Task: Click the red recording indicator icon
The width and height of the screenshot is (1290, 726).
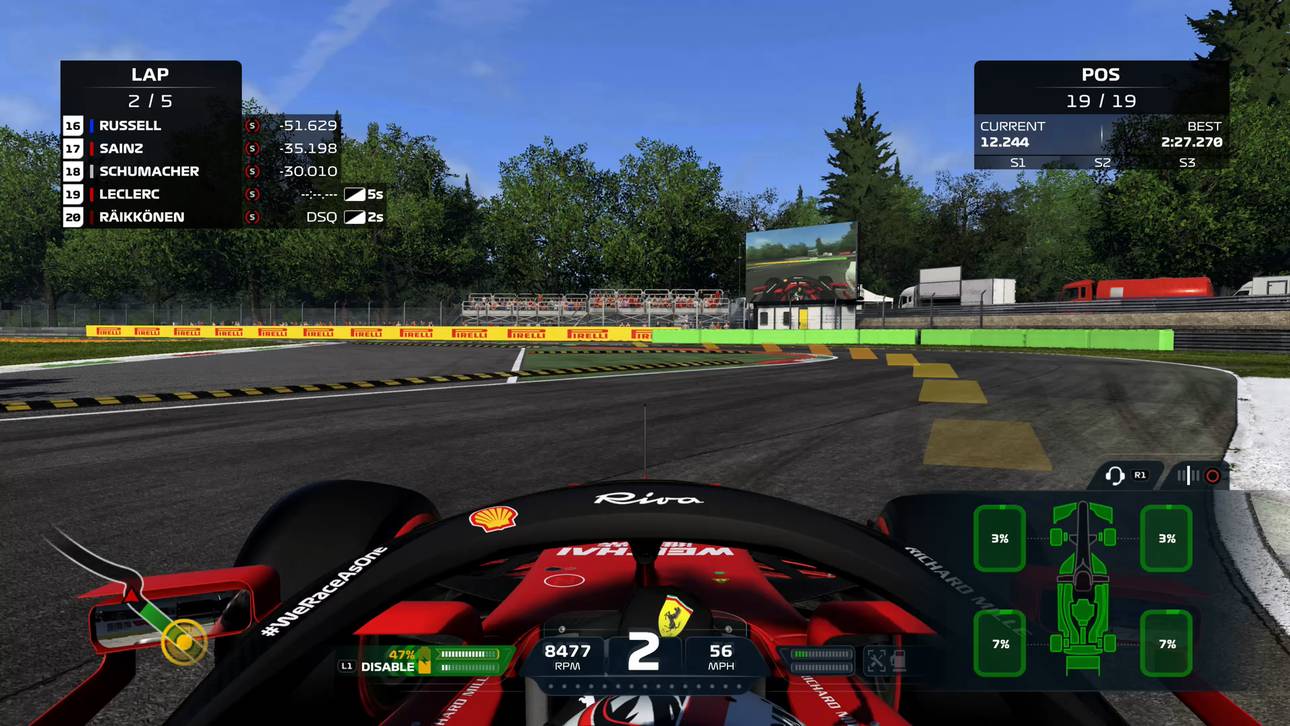Action: point(1212,475)
